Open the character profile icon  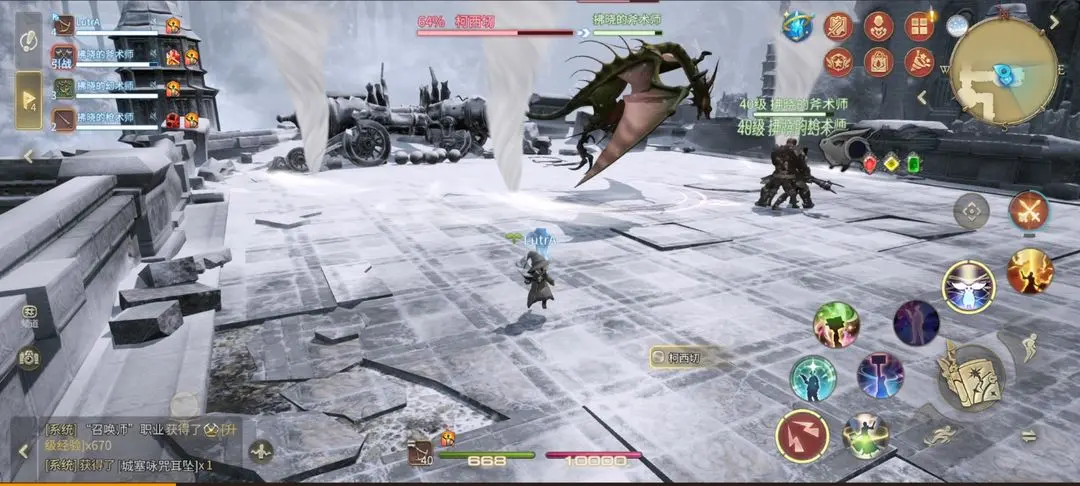(878, 26)
